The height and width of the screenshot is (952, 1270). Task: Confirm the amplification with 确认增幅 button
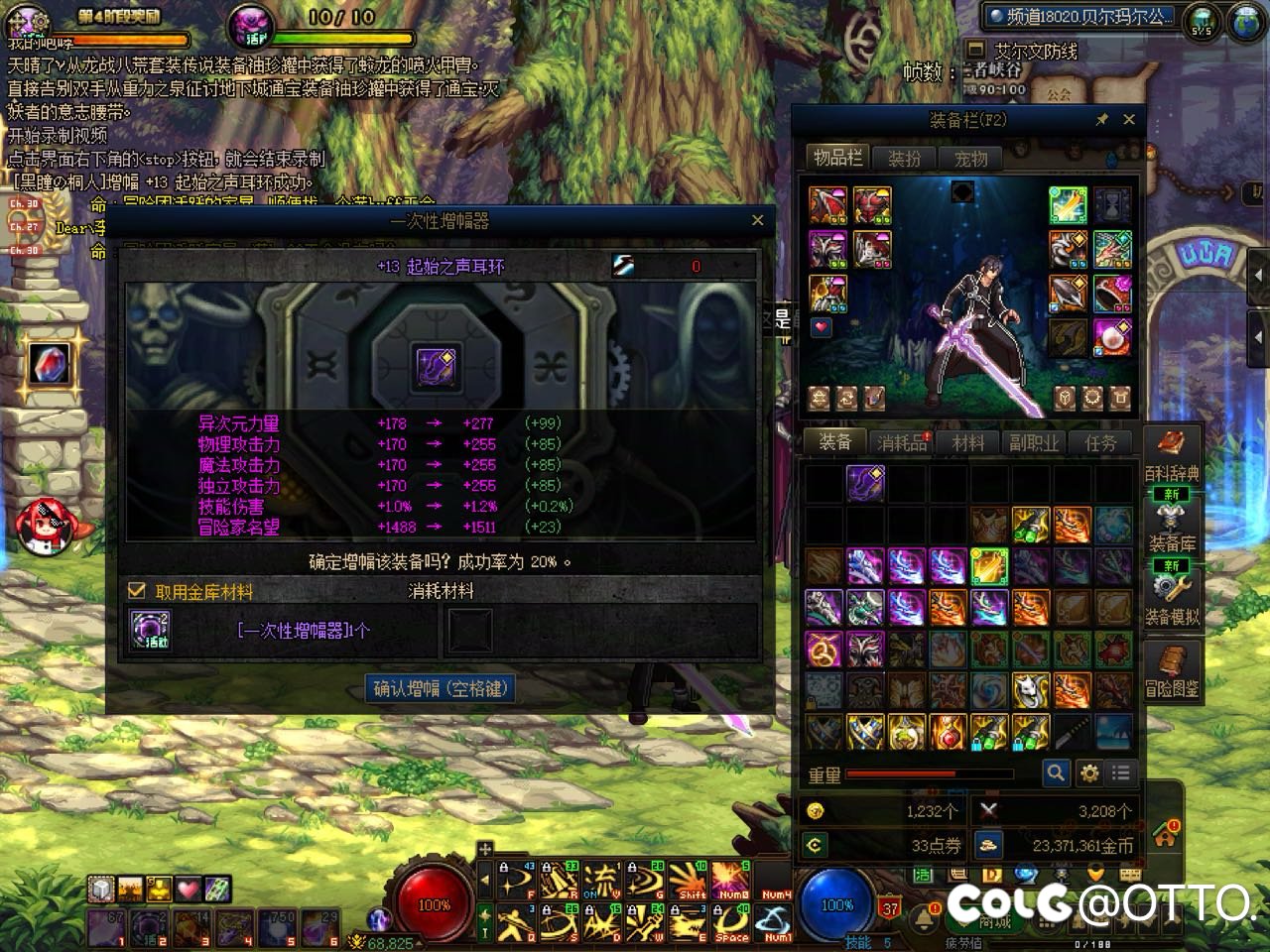click(442, 688)
